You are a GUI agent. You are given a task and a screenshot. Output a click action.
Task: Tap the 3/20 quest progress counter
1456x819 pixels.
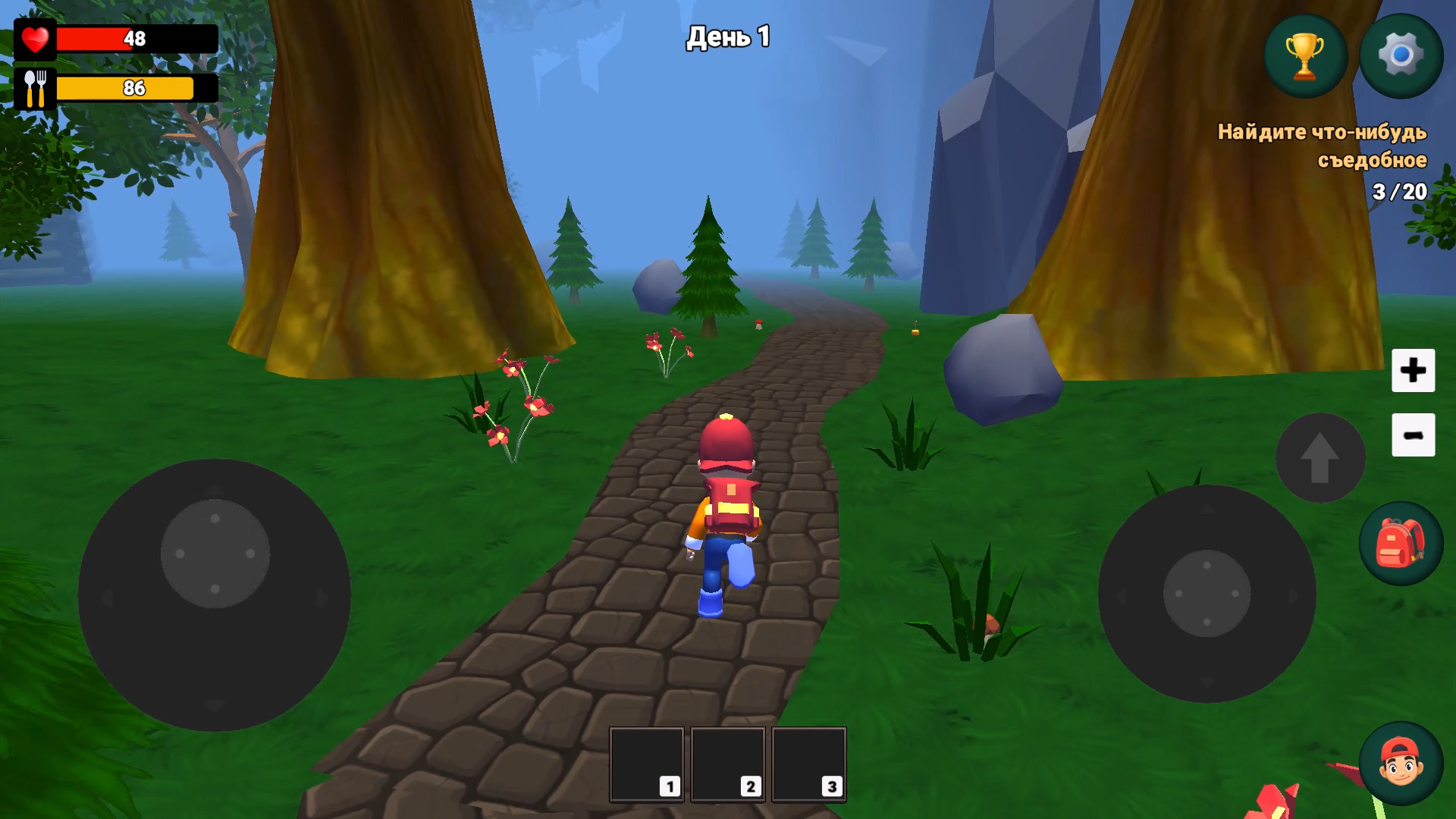[1399, 192]
